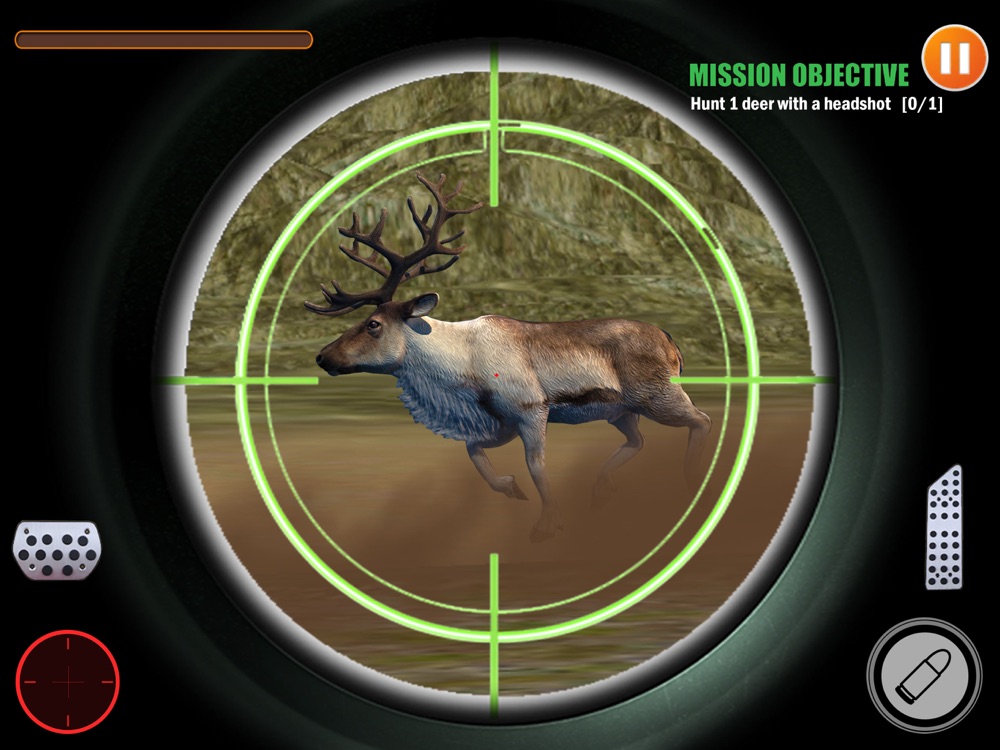The height and width of the screenshot is (750, 1000).
Task: Step on the tall accelerator pedal
Action: pos(944,527)
